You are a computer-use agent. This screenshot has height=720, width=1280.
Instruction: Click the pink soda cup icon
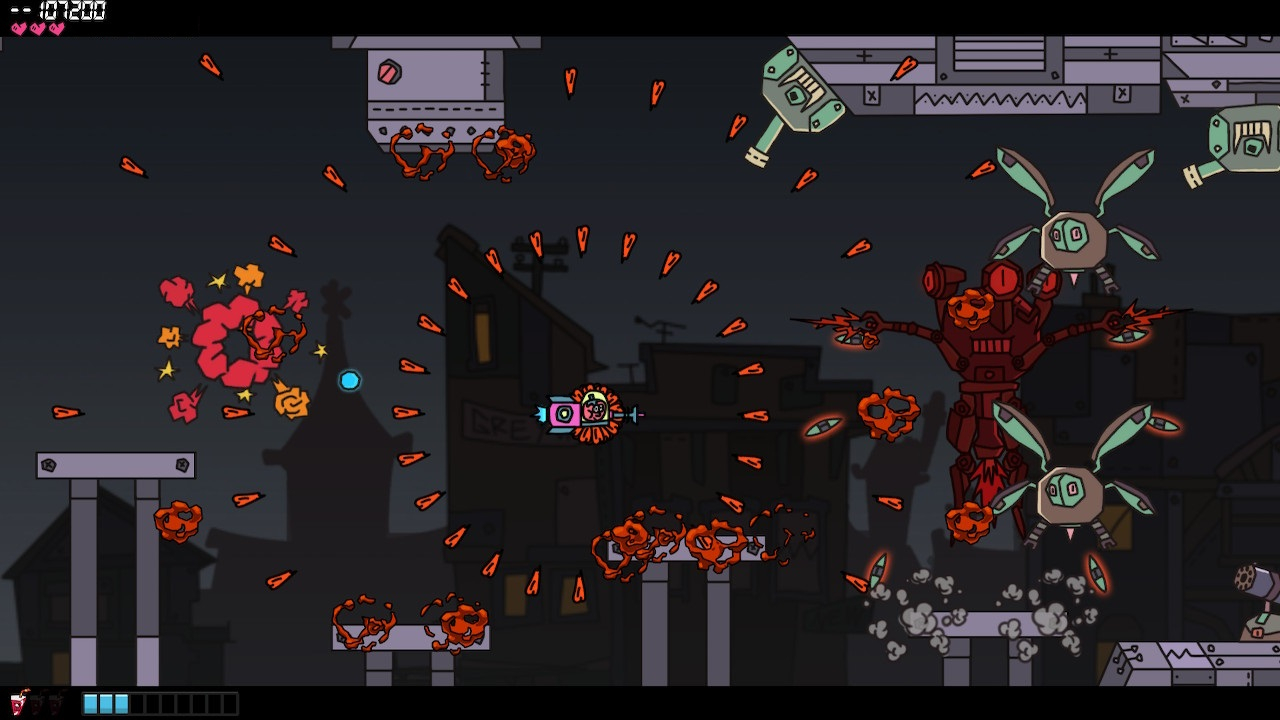17,704
